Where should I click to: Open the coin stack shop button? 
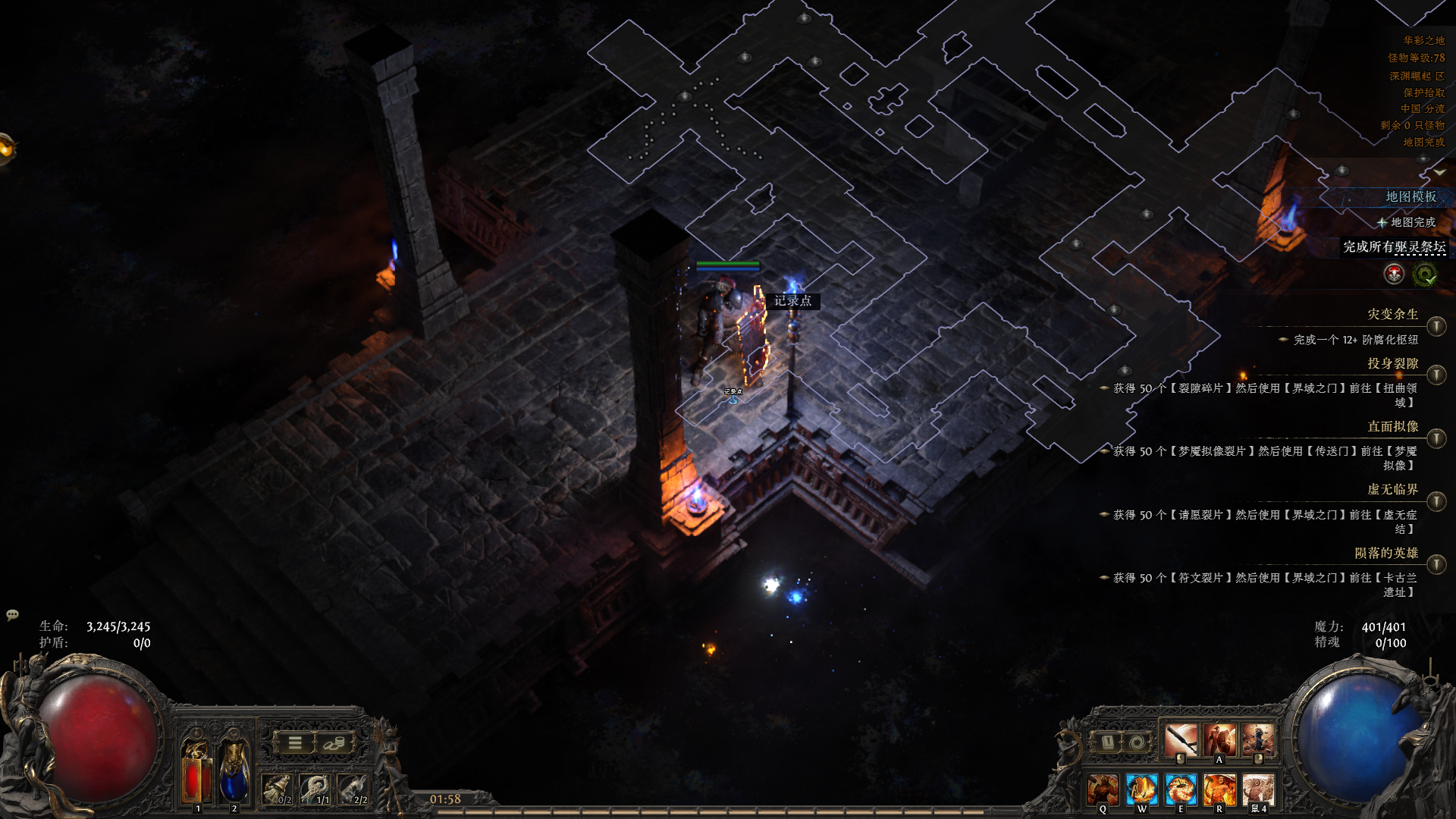[x=334, y=743]
